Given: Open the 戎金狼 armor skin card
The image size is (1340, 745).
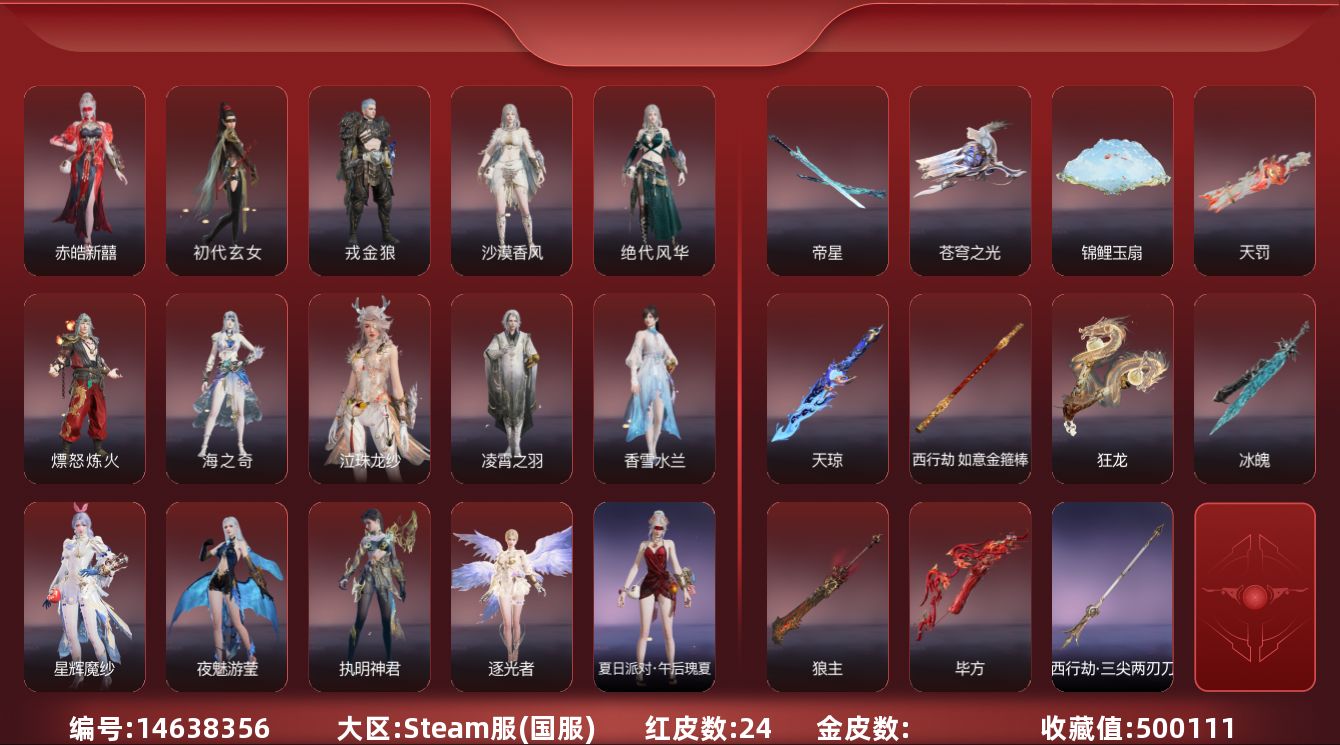Looking at the screenshot, I should click(x=370, y=181).
